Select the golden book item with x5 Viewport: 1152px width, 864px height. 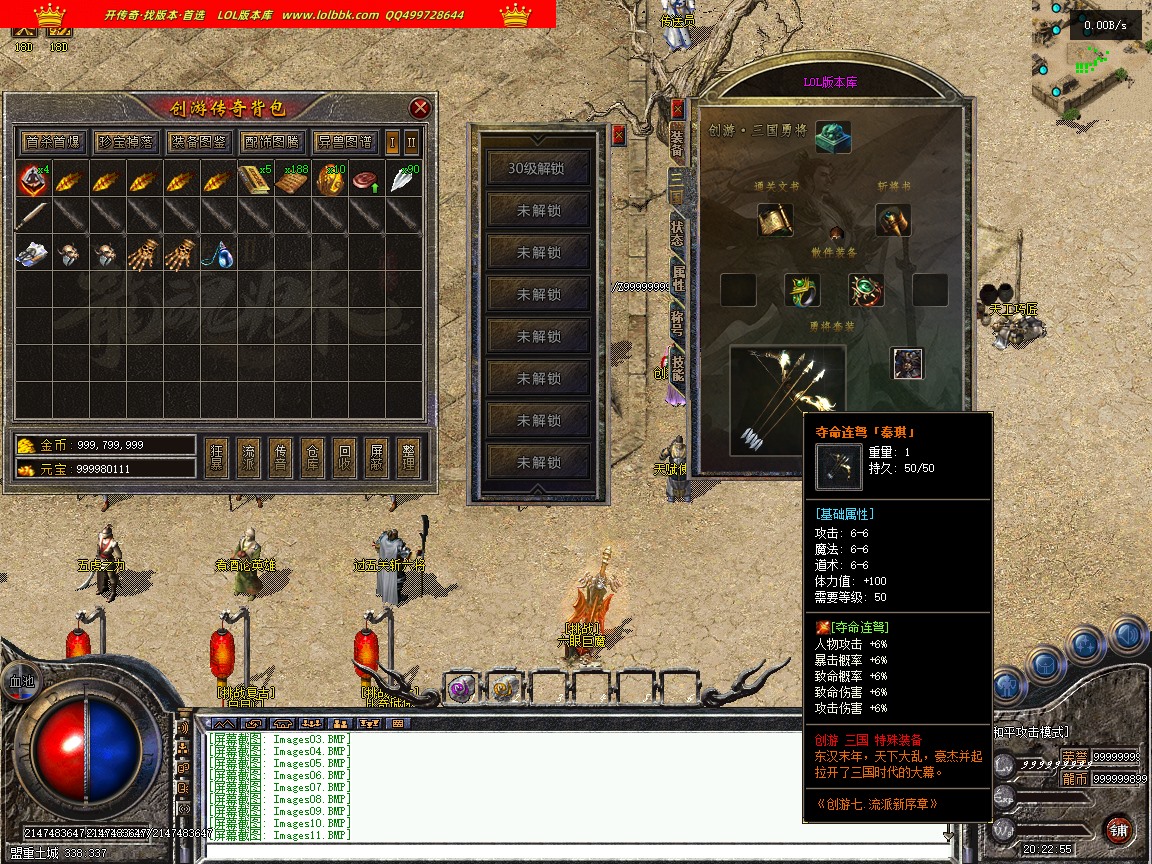[x=253, y=181]
